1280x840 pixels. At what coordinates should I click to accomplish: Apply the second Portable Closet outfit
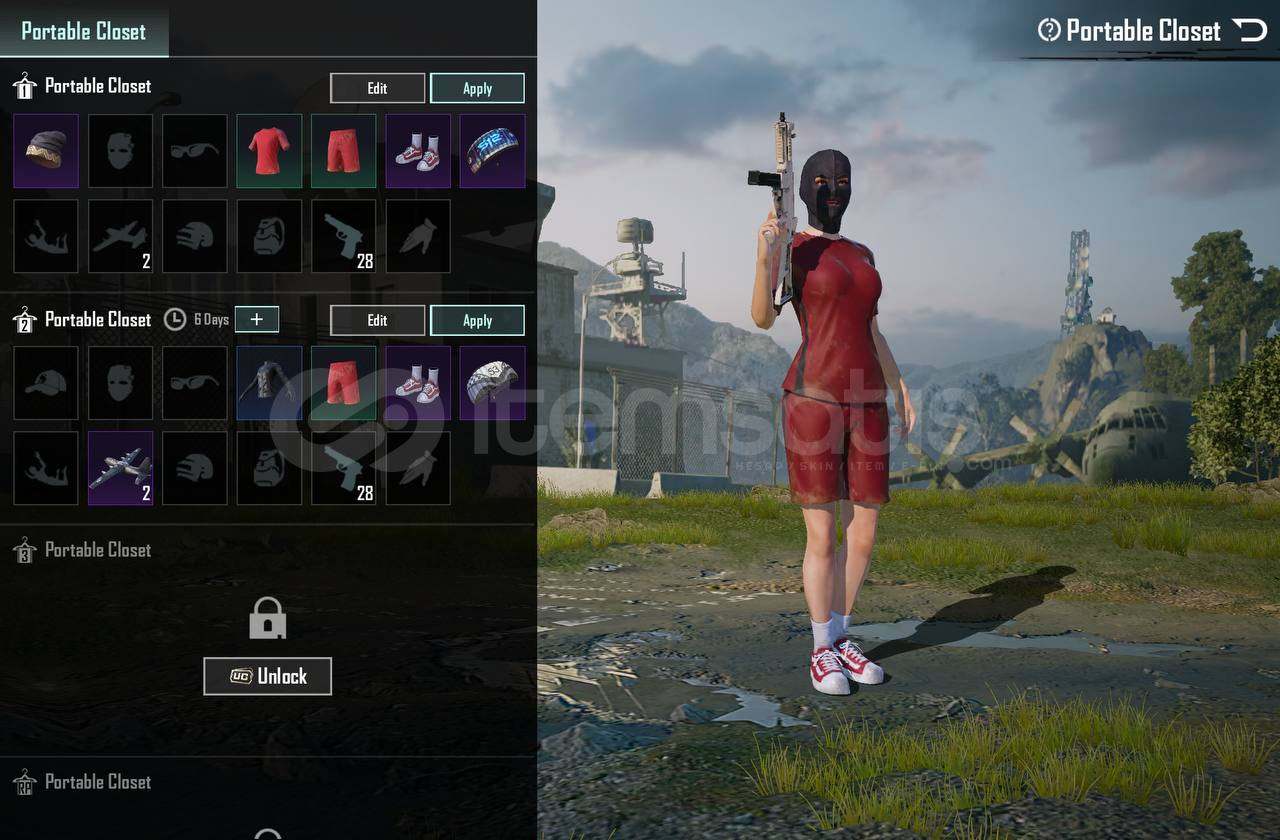[x=477, y=320]
